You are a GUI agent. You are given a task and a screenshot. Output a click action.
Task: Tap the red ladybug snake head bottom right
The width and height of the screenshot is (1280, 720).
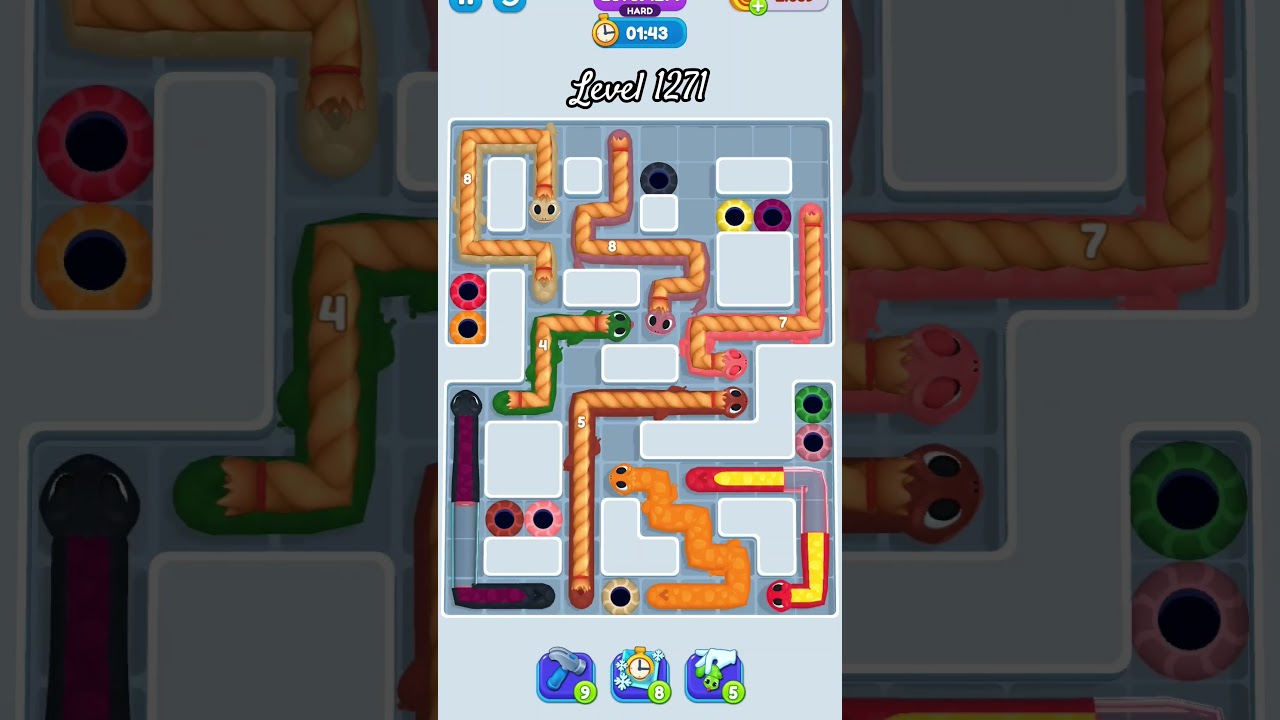click(x=780, y=596)
